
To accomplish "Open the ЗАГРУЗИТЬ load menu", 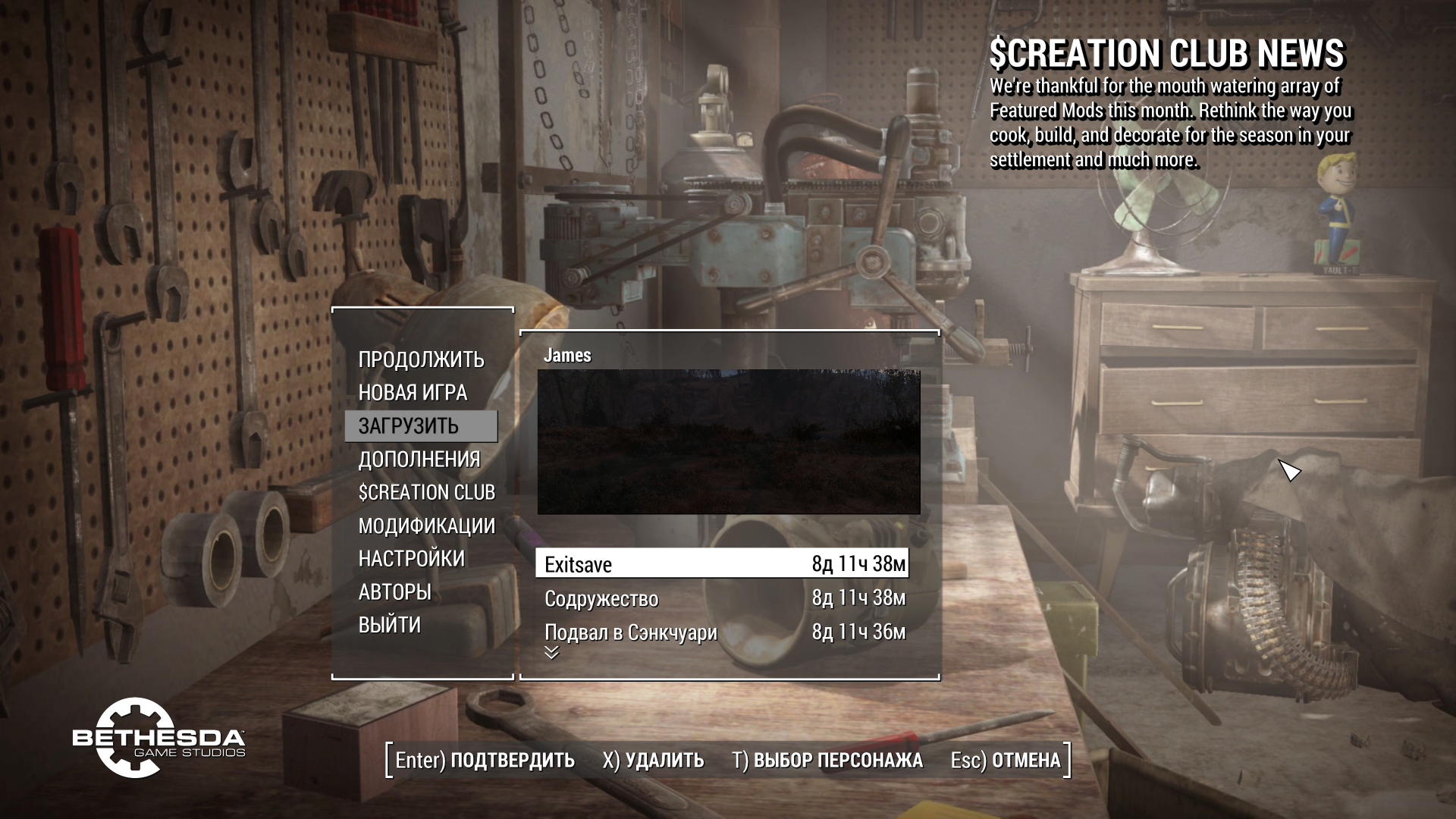I will (409, 426).
